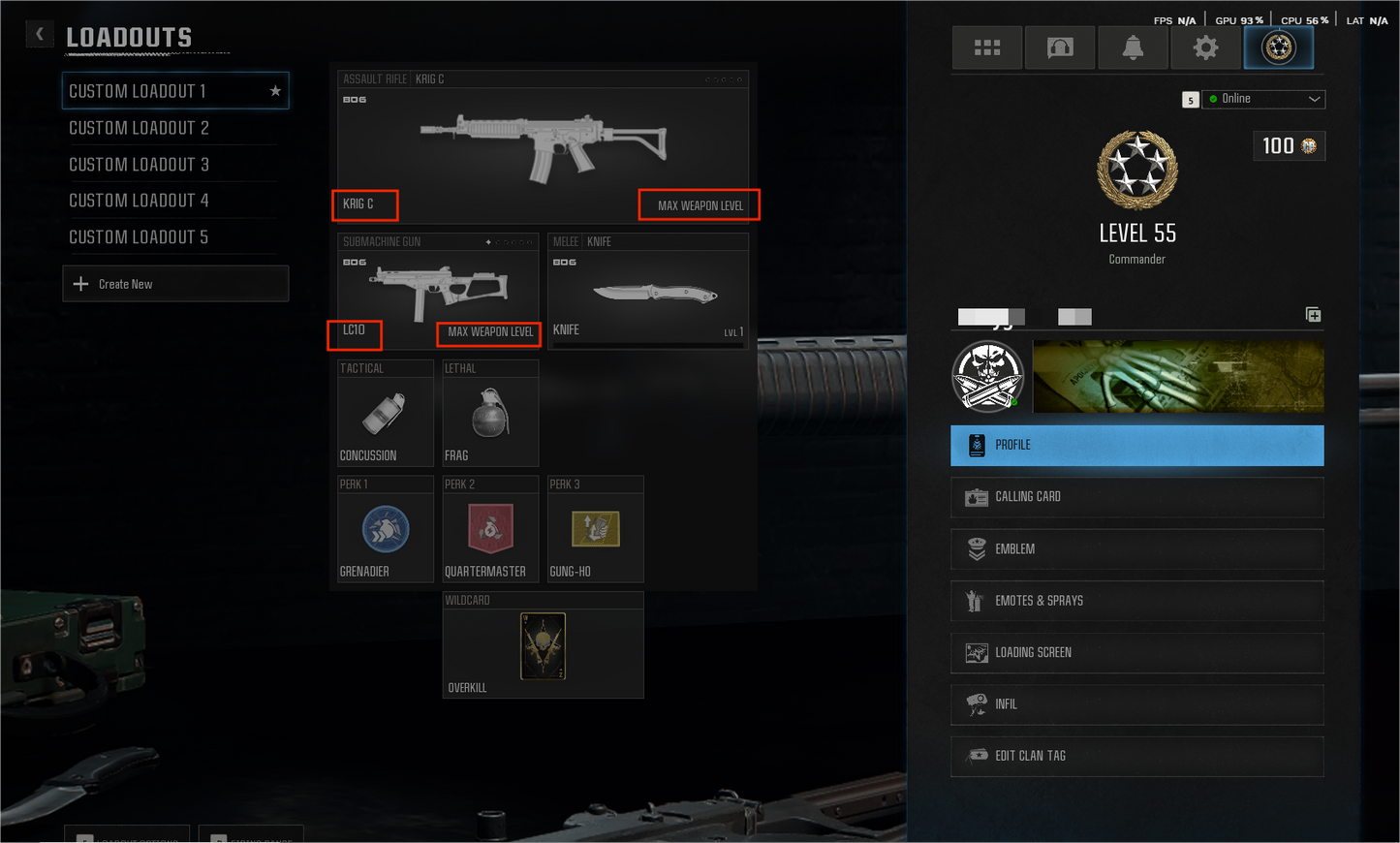The image size is (1400, 843).
Task: Click the back chevron beside Loadouts
Action: click(x=39, y=34)
